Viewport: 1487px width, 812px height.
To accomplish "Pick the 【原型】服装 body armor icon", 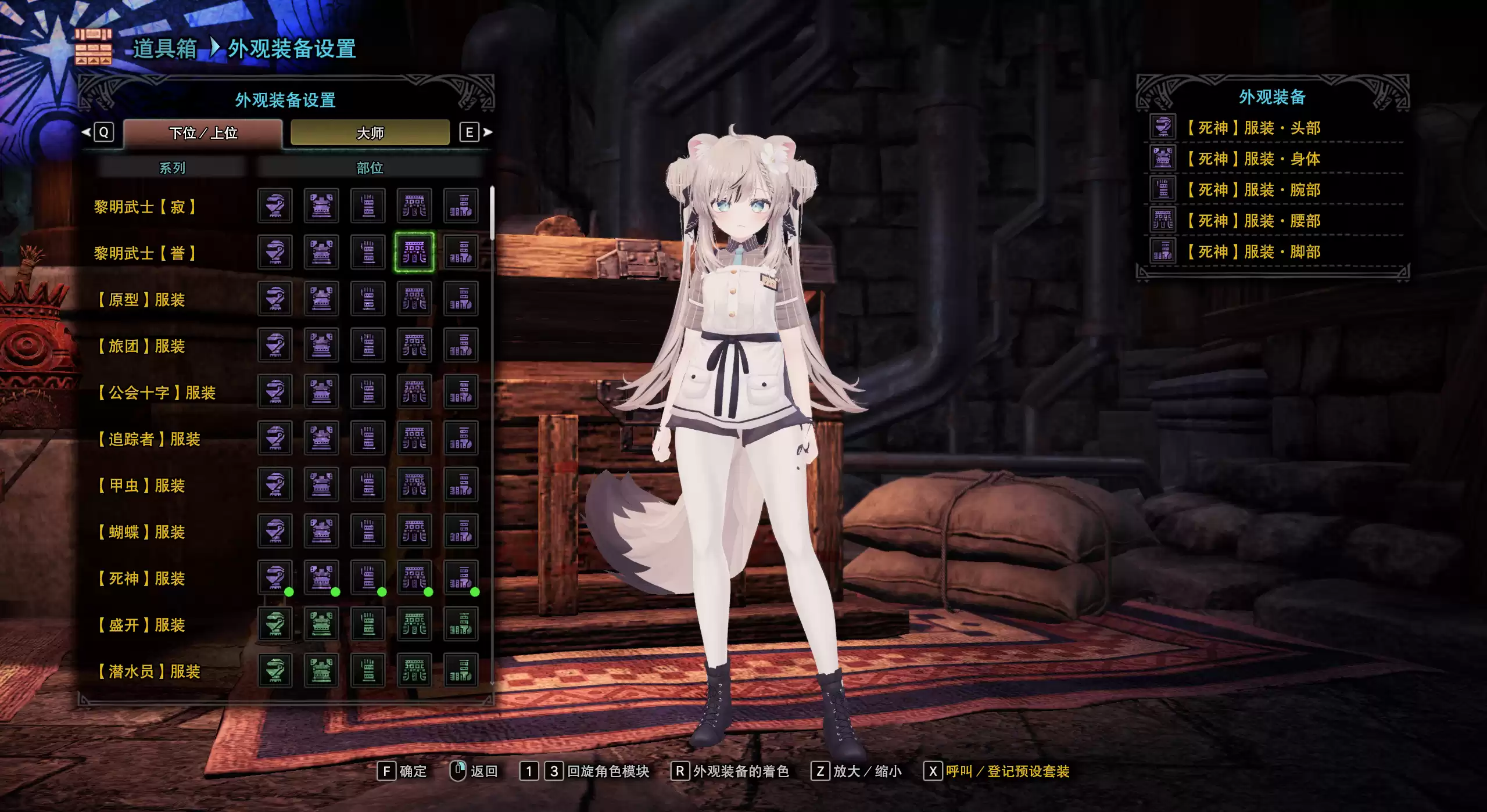I will pyautogui.click(x=321, y=299).
